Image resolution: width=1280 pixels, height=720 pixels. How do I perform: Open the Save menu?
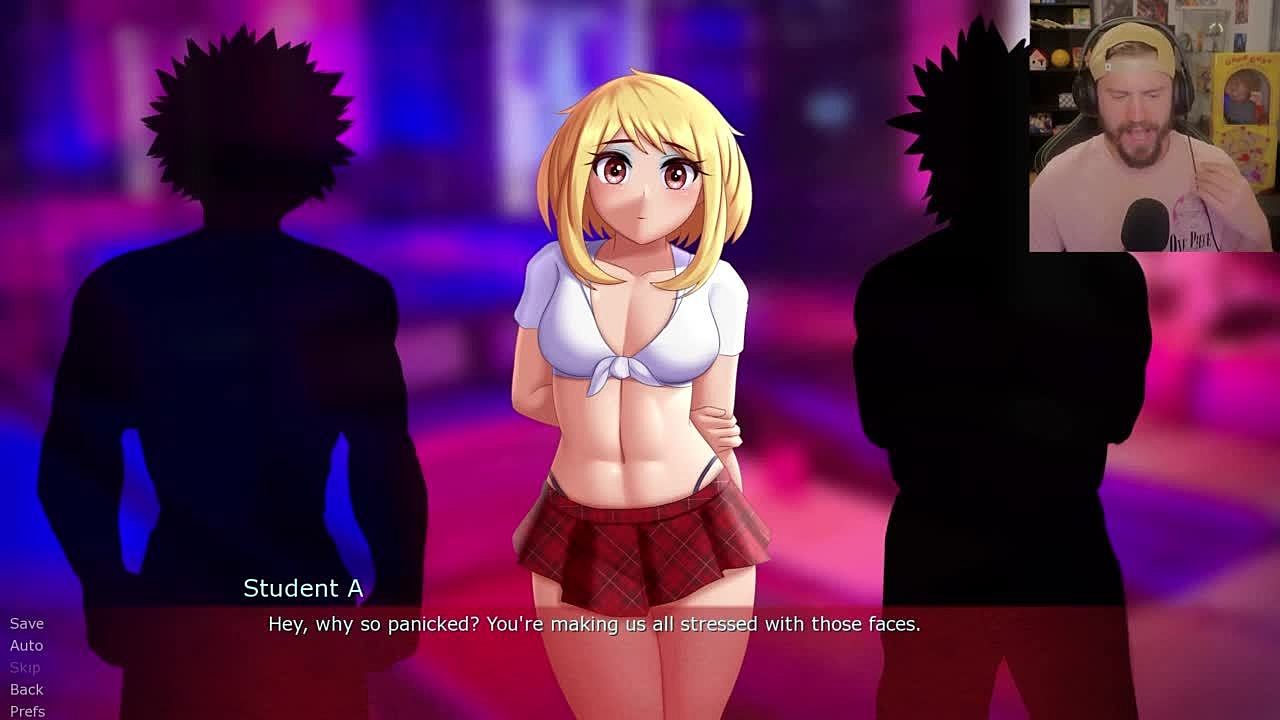click(27, 623)
